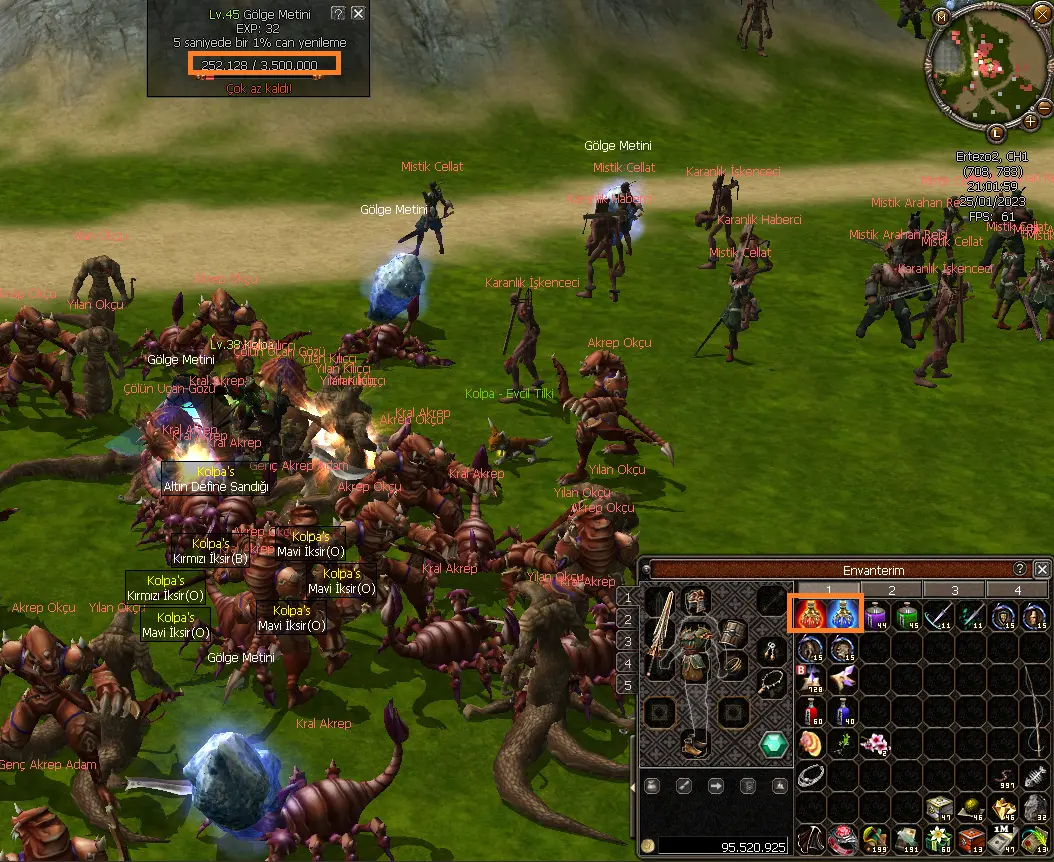
Task: Select the equipped helmet slot
Action: [696, 602]
